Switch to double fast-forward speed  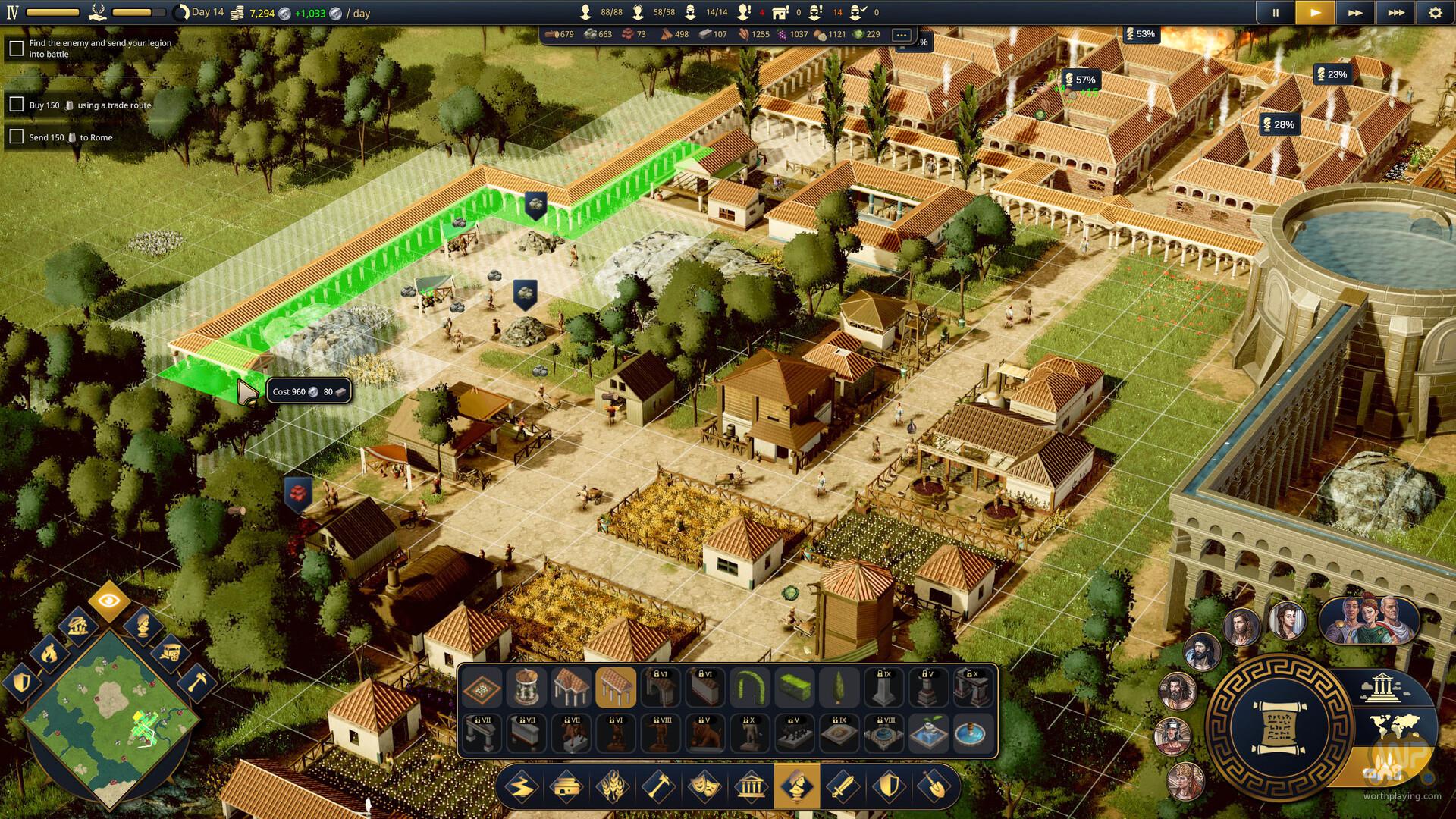(1355, 13)
